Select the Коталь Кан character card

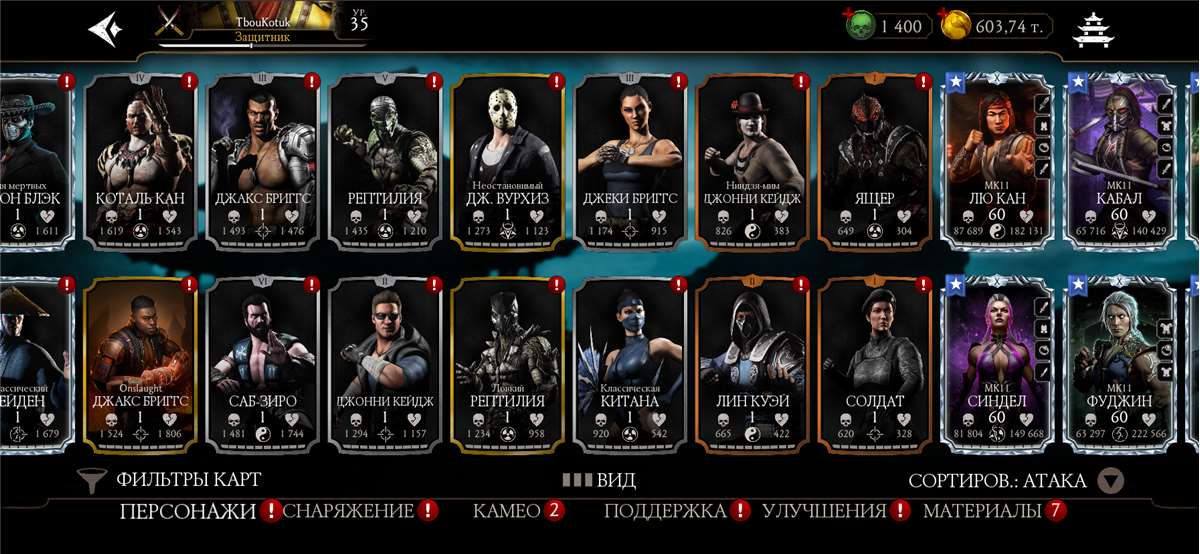[140, 160]
